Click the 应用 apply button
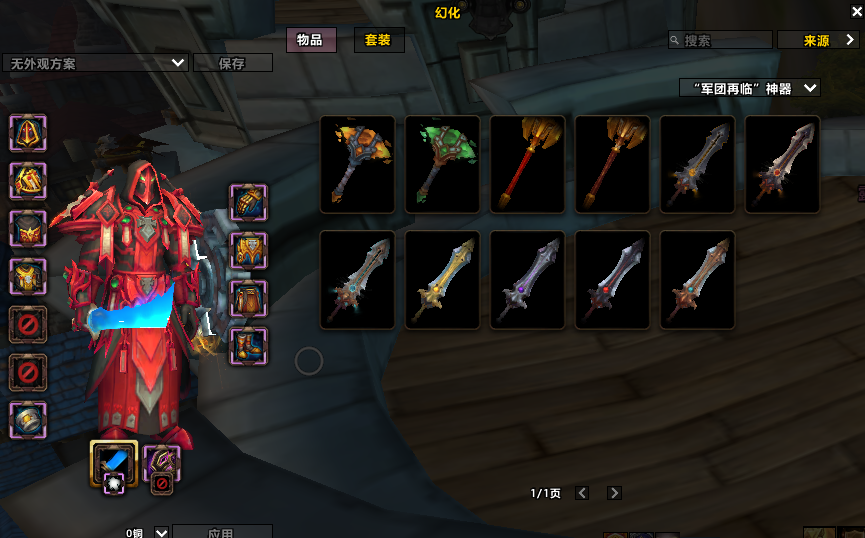Screen dimensions: 865x538 point(221,532)
